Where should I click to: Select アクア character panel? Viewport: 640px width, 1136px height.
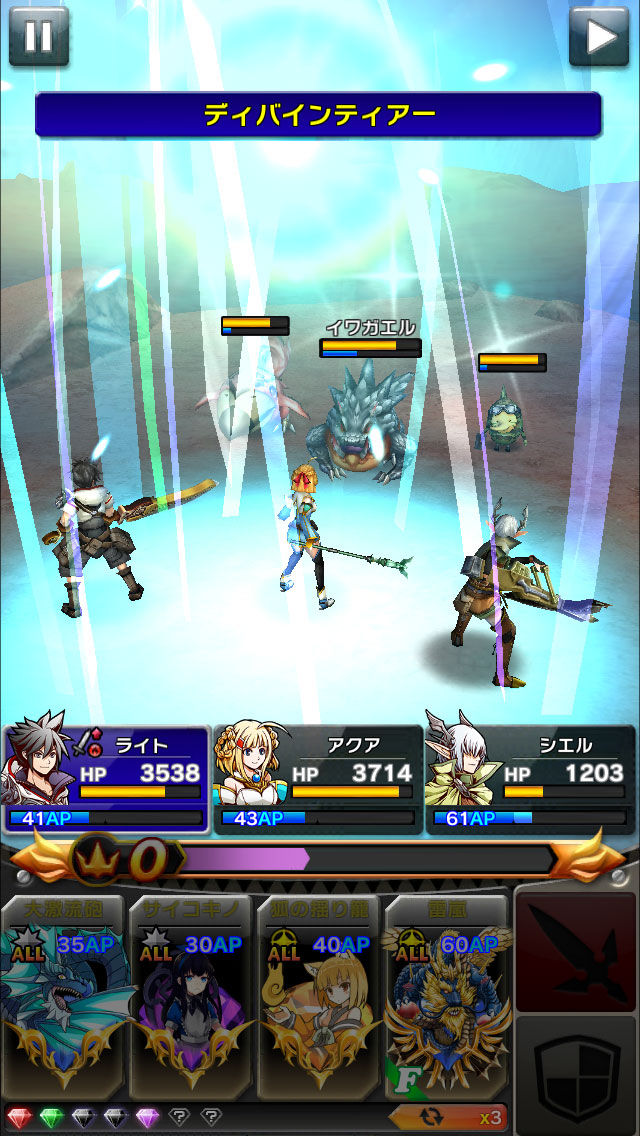point(318,779)
